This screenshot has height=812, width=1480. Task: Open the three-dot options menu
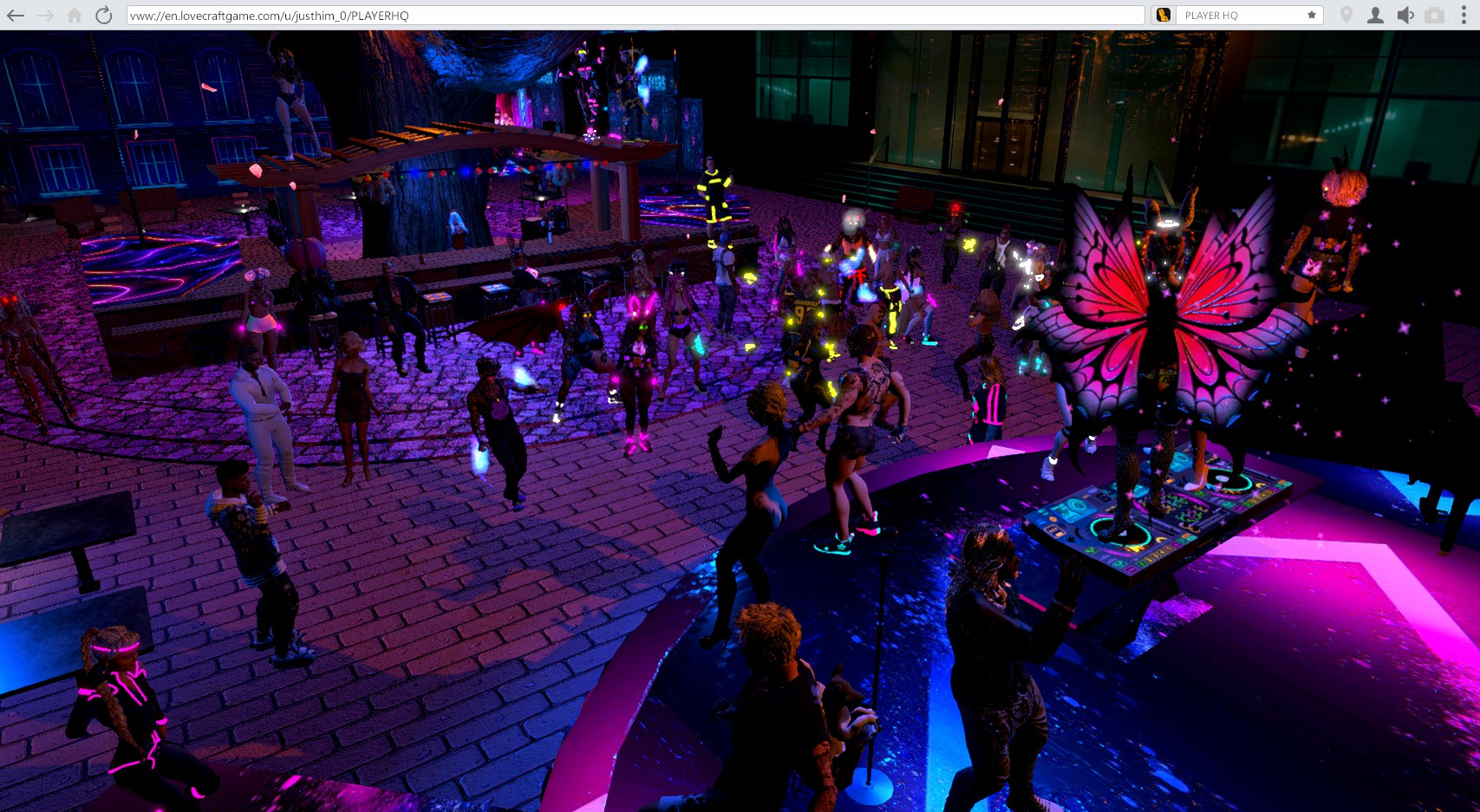coord(1464,16)
